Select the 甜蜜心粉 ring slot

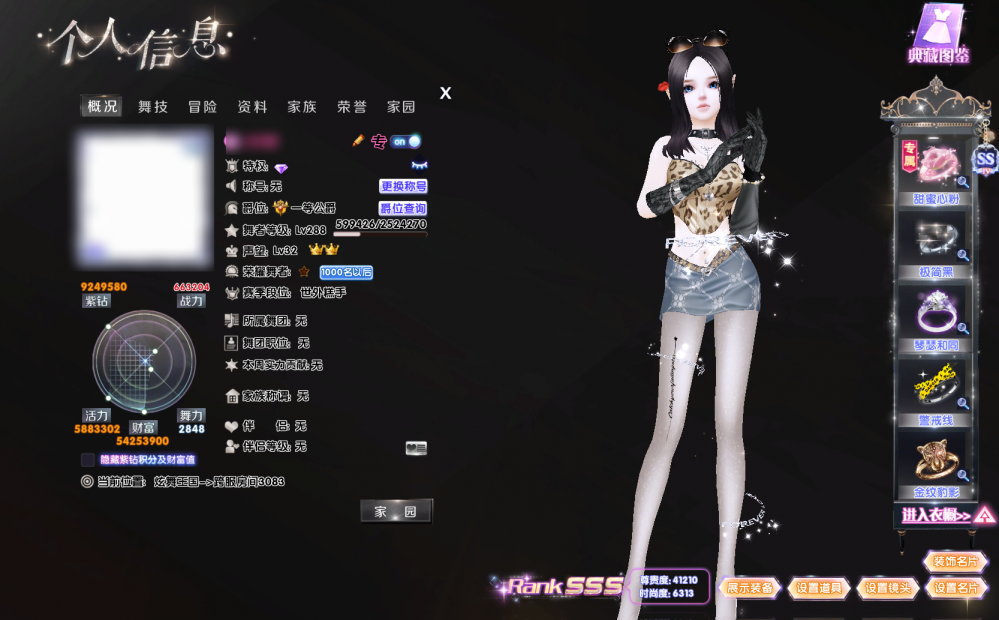pyautogui.click(x=938, y=170)
